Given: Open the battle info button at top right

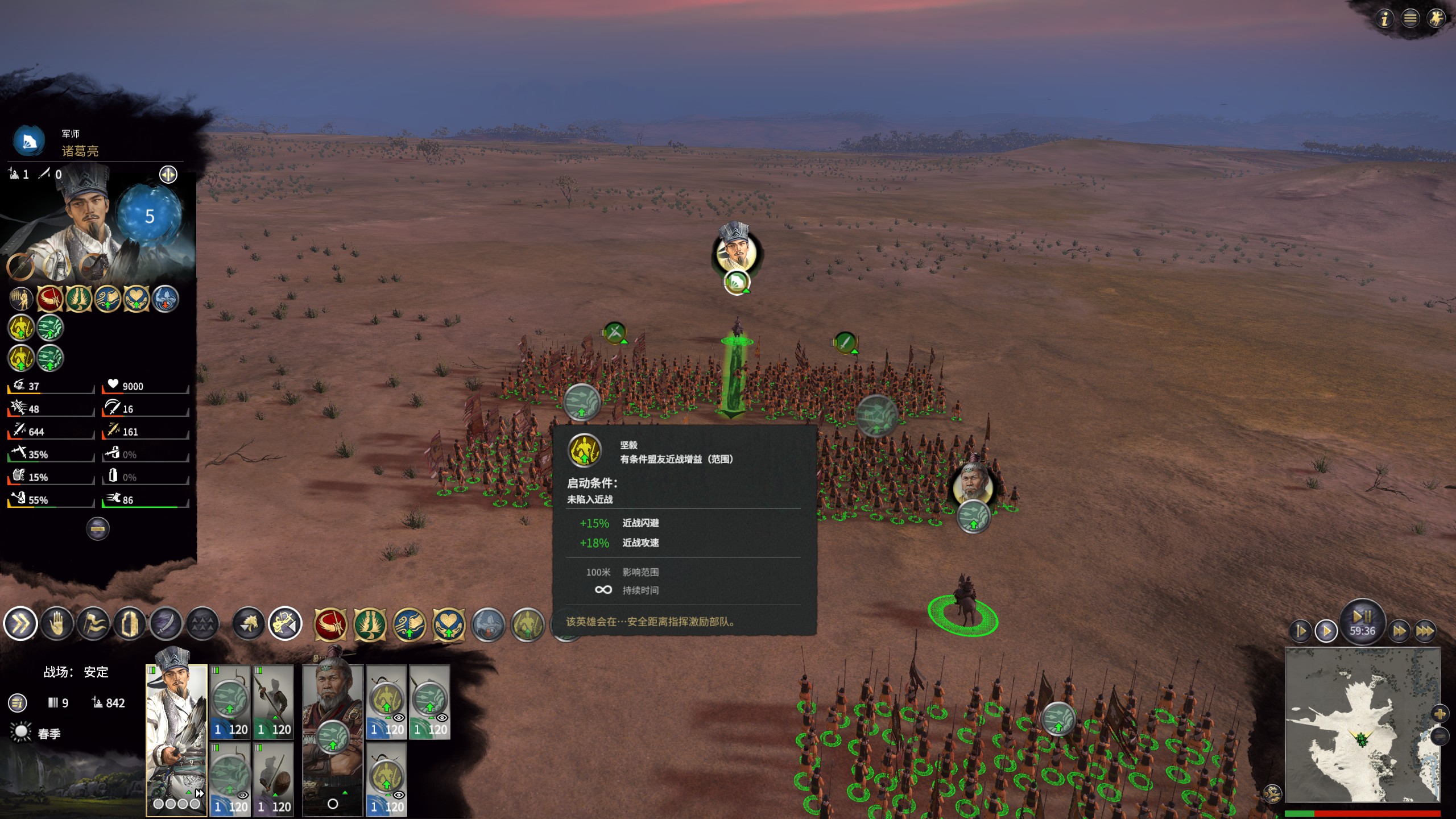Looking at the screenshot, I should [1385, 19].
